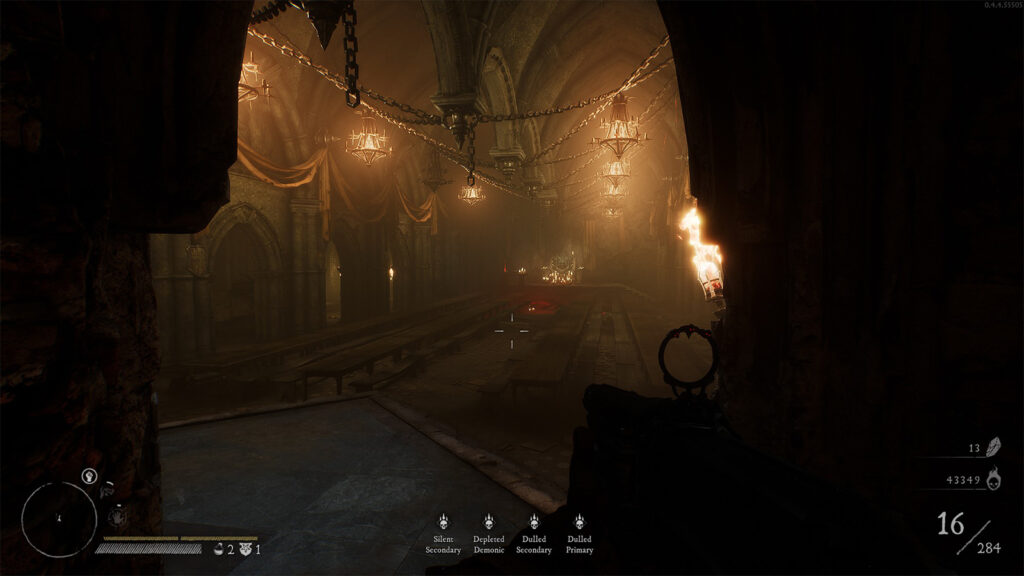Click the circular compass minimap

pyautogui.click(x=59, y=519)
